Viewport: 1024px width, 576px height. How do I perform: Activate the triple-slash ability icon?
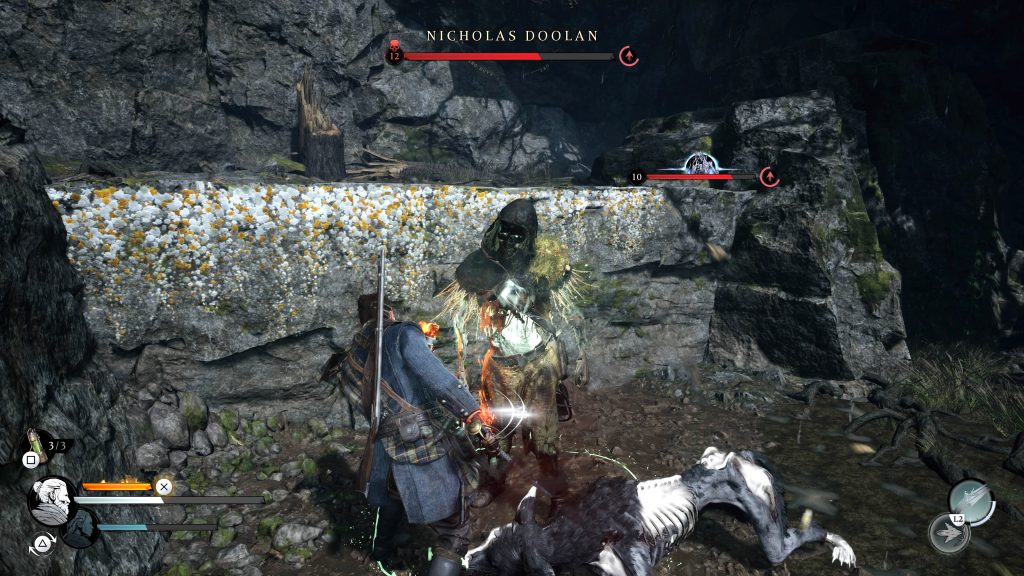[x=970, y=500]
